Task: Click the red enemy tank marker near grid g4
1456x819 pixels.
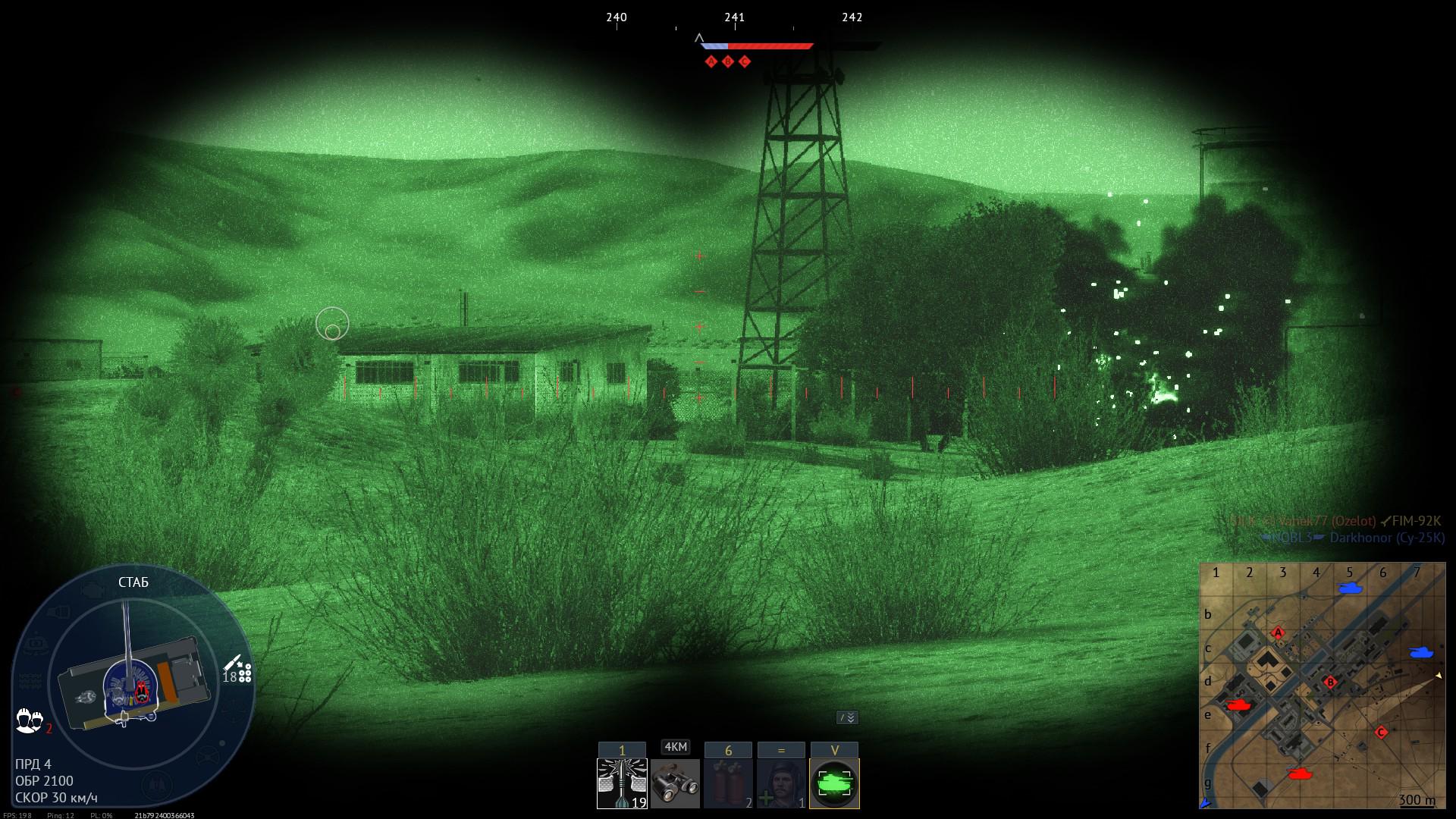Action: click(1300, 774)
